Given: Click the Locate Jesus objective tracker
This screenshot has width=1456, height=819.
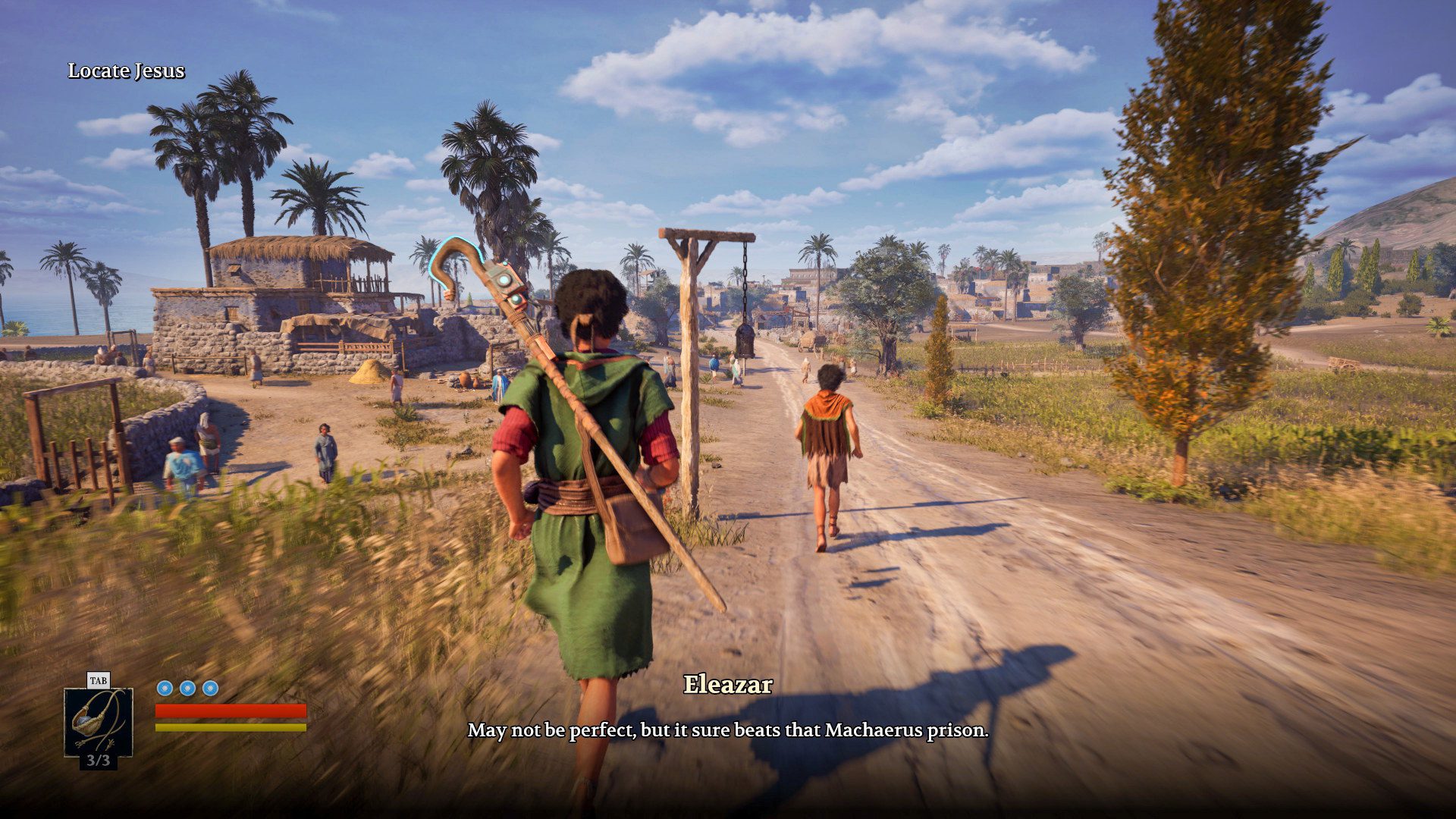Looking at the screenshot, I should point(127,71).
